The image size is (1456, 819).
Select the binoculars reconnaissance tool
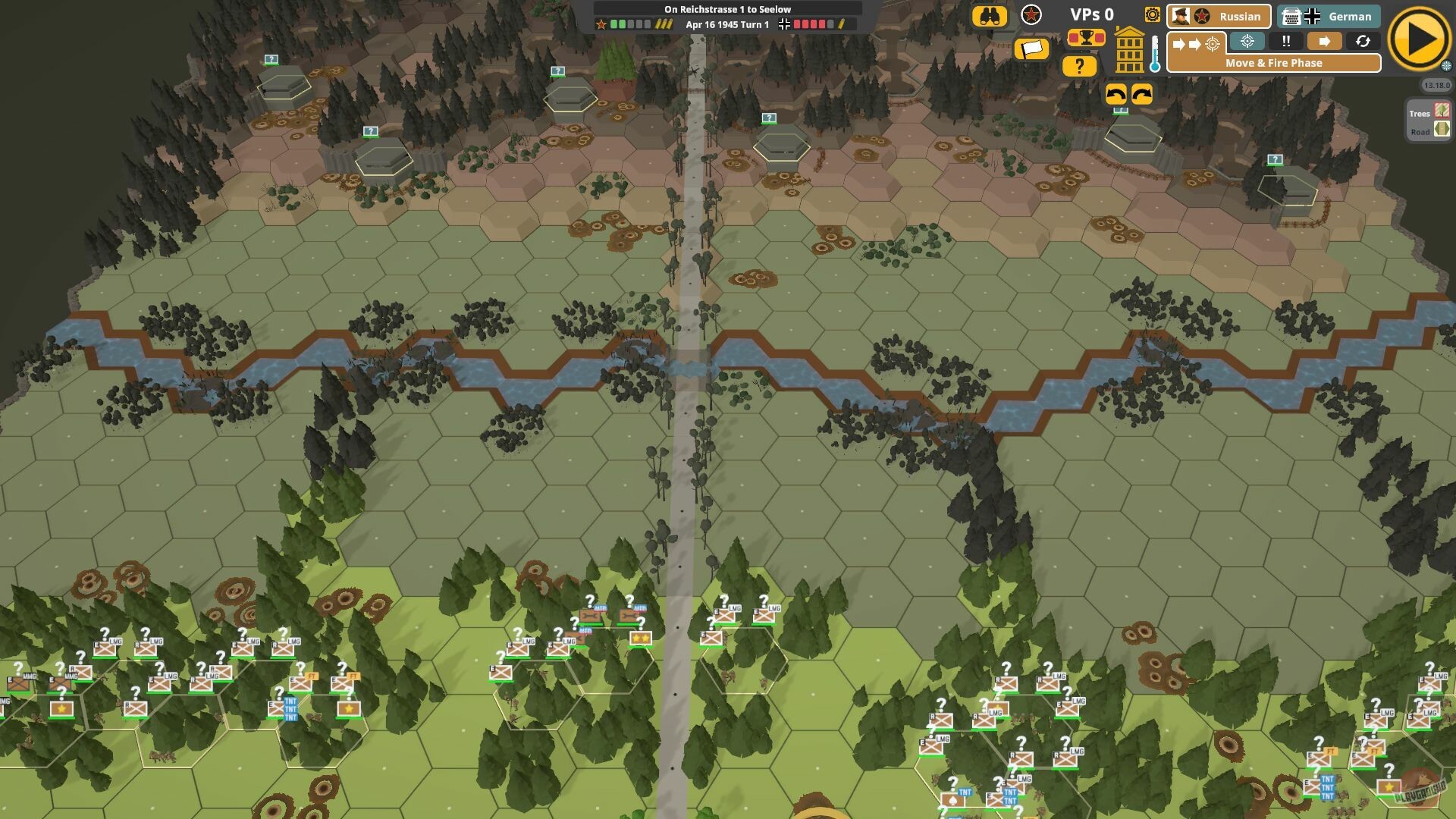pyautogui.click(x=990, y=15)
